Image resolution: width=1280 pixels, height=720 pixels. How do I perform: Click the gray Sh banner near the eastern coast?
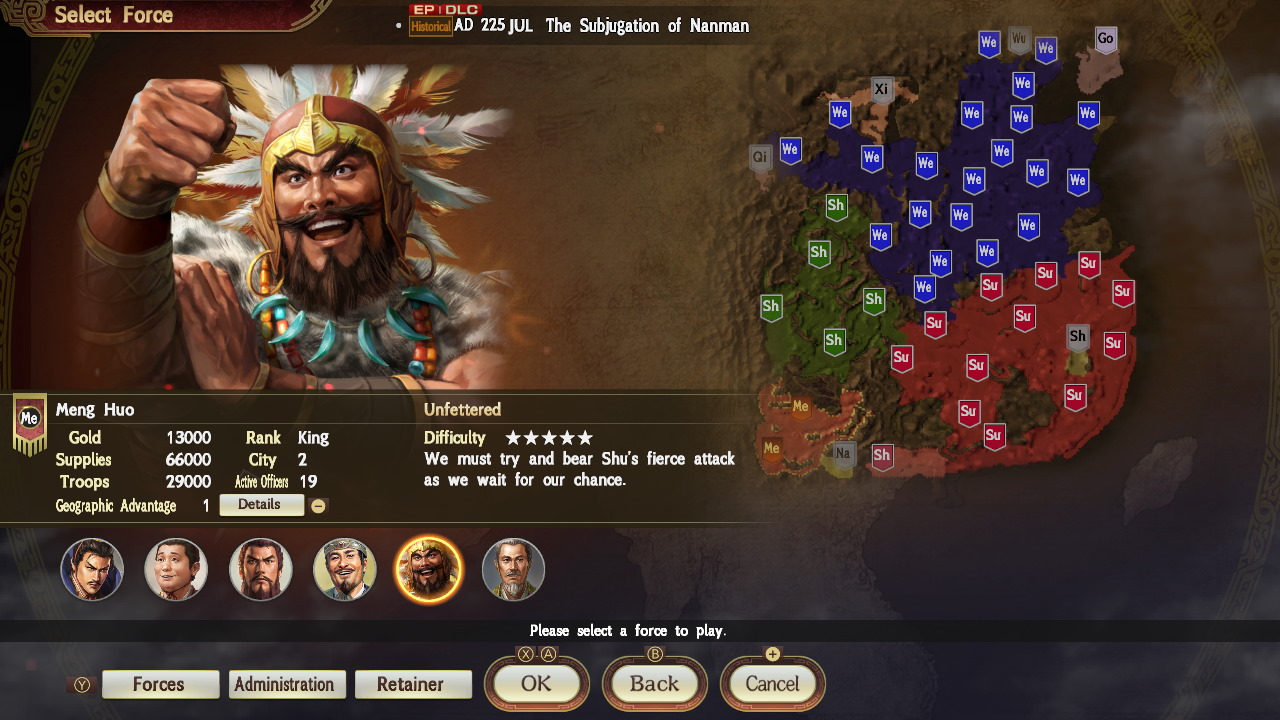coord(1077,337)
